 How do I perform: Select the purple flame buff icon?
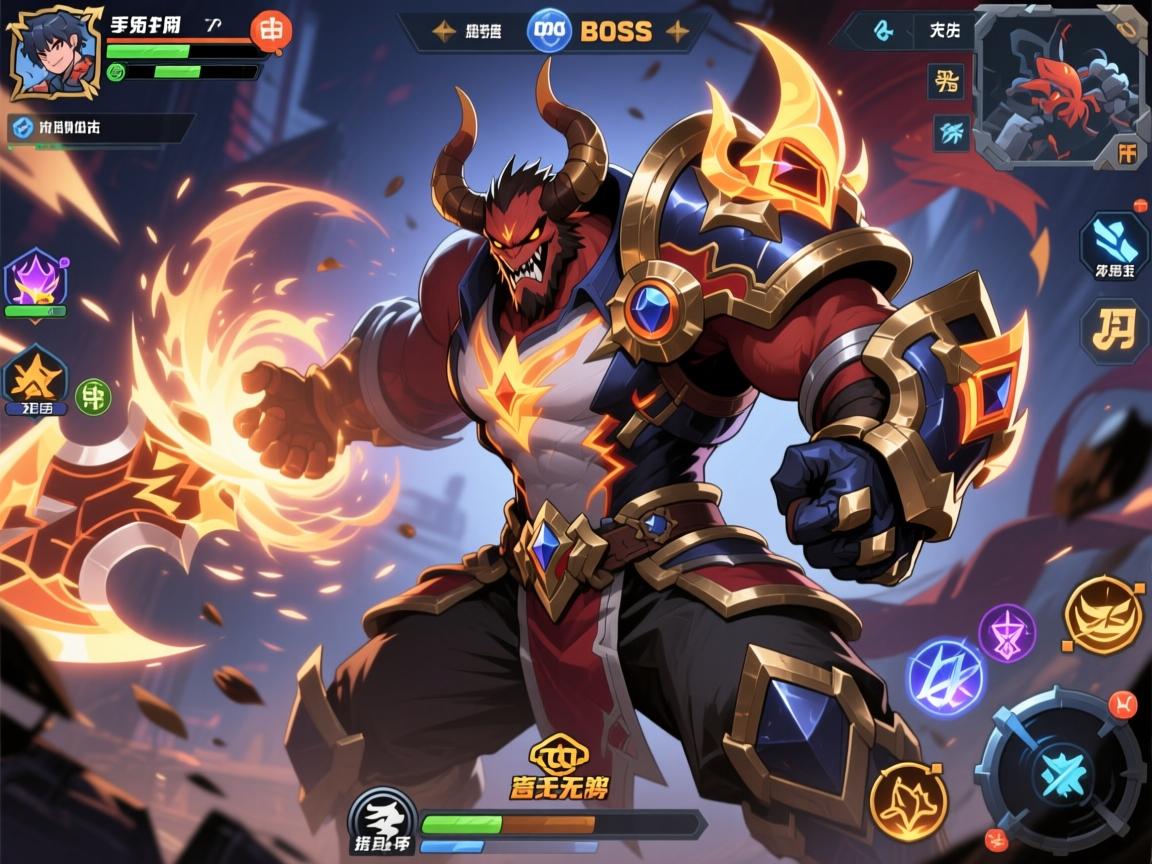coord(36,280)
